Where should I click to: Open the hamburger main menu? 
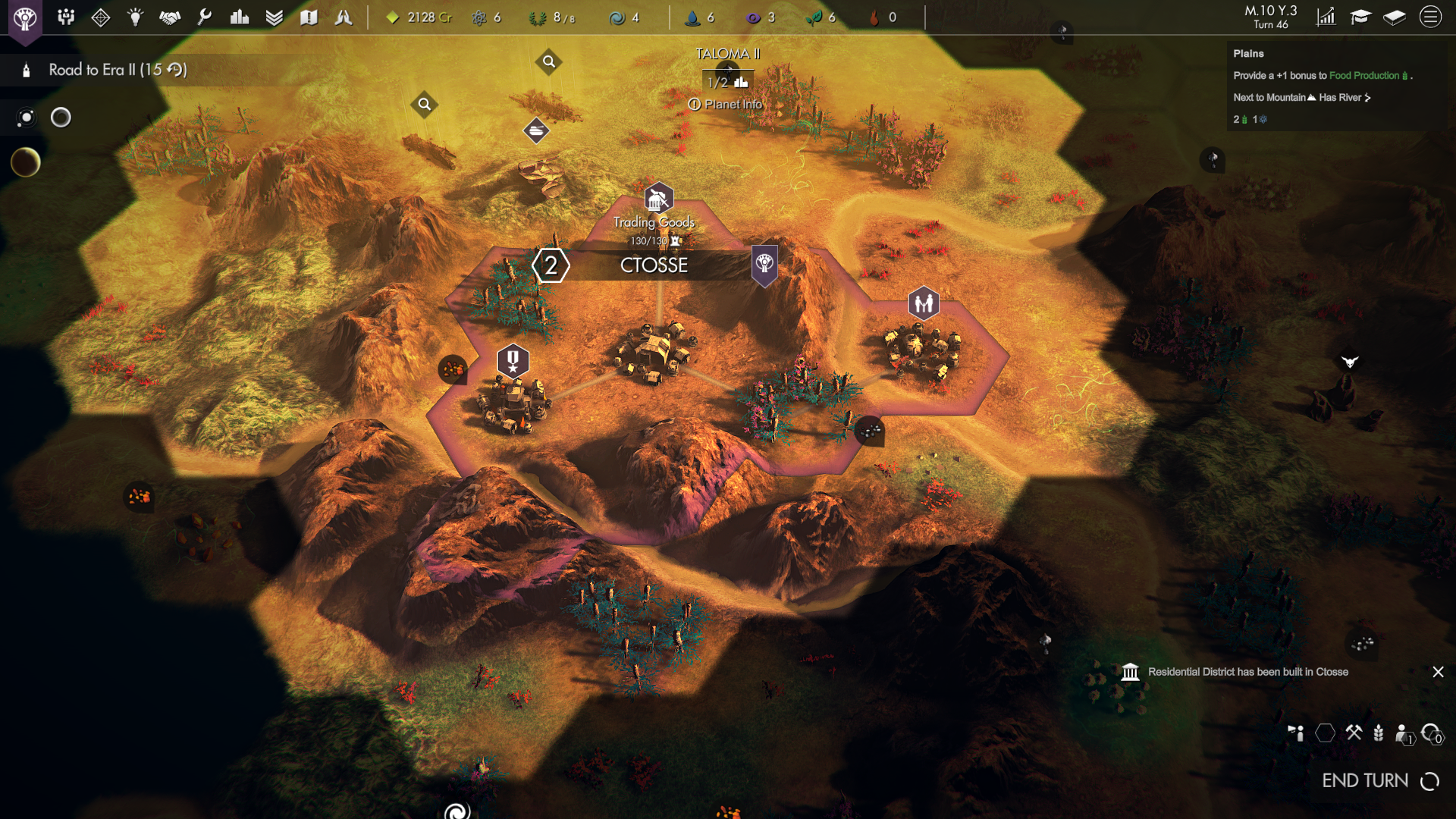[1430, 17]
